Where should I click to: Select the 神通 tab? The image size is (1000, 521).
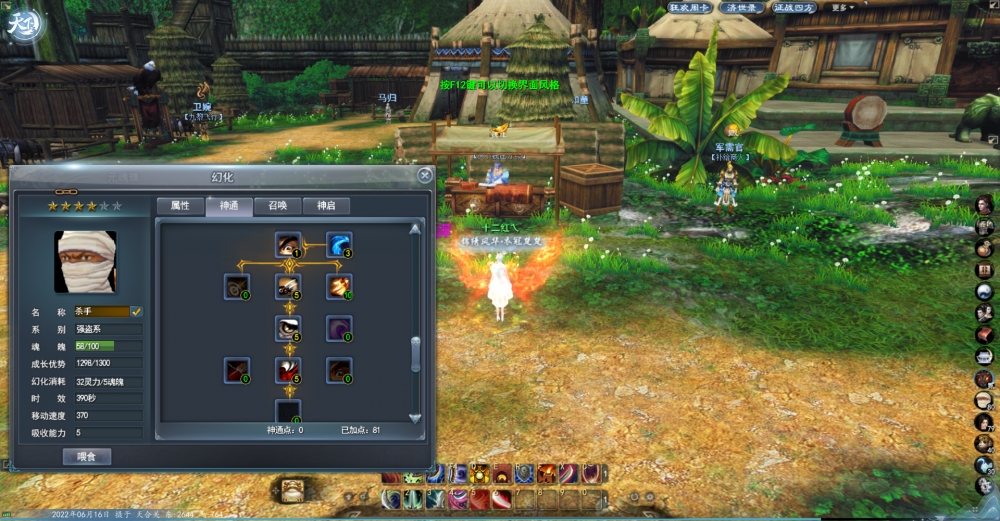229,206
